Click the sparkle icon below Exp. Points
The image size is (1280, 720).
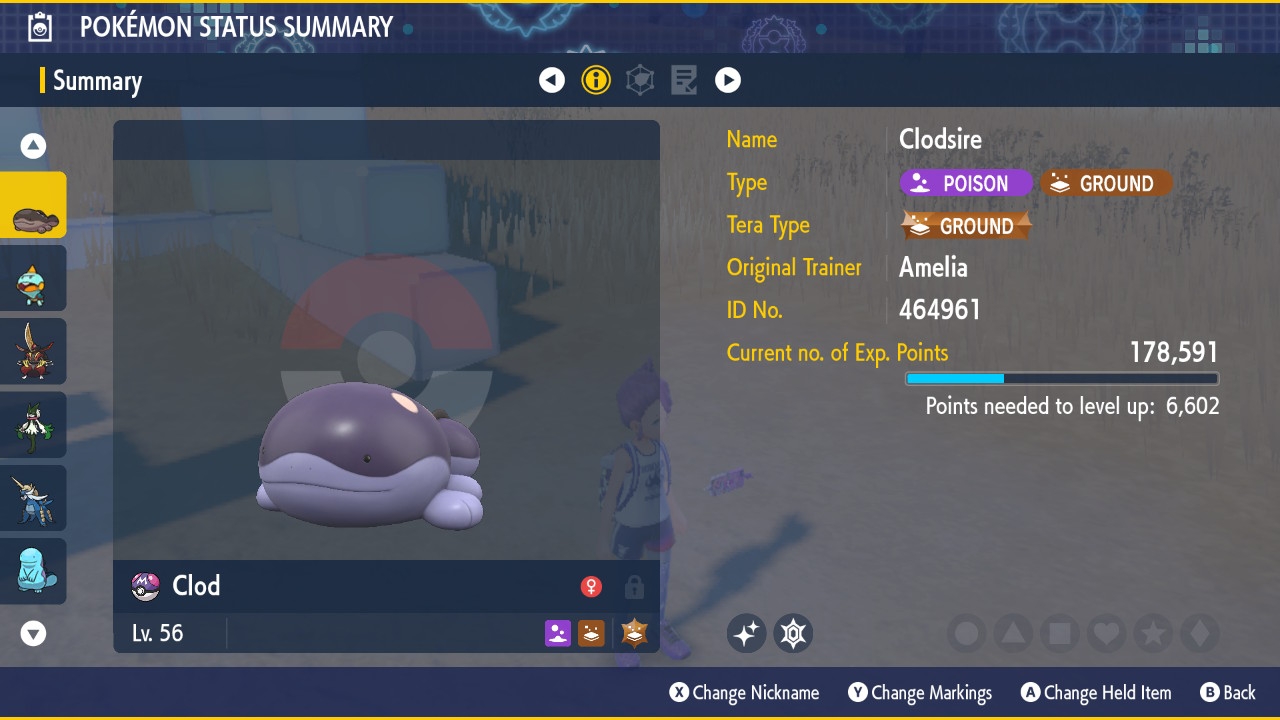click(x=746, y=633)
